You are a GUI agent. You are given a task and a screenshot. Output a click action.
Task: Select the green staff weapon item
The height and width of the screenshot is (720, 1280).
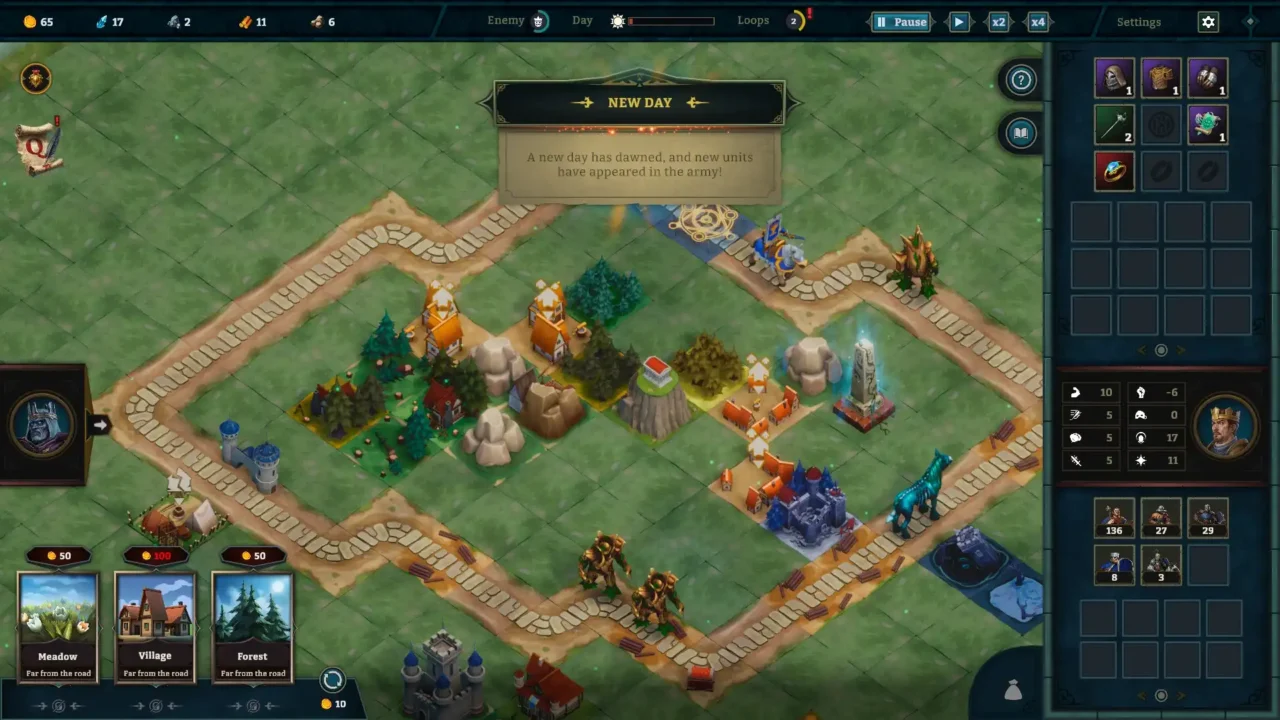click(1114, 124)
